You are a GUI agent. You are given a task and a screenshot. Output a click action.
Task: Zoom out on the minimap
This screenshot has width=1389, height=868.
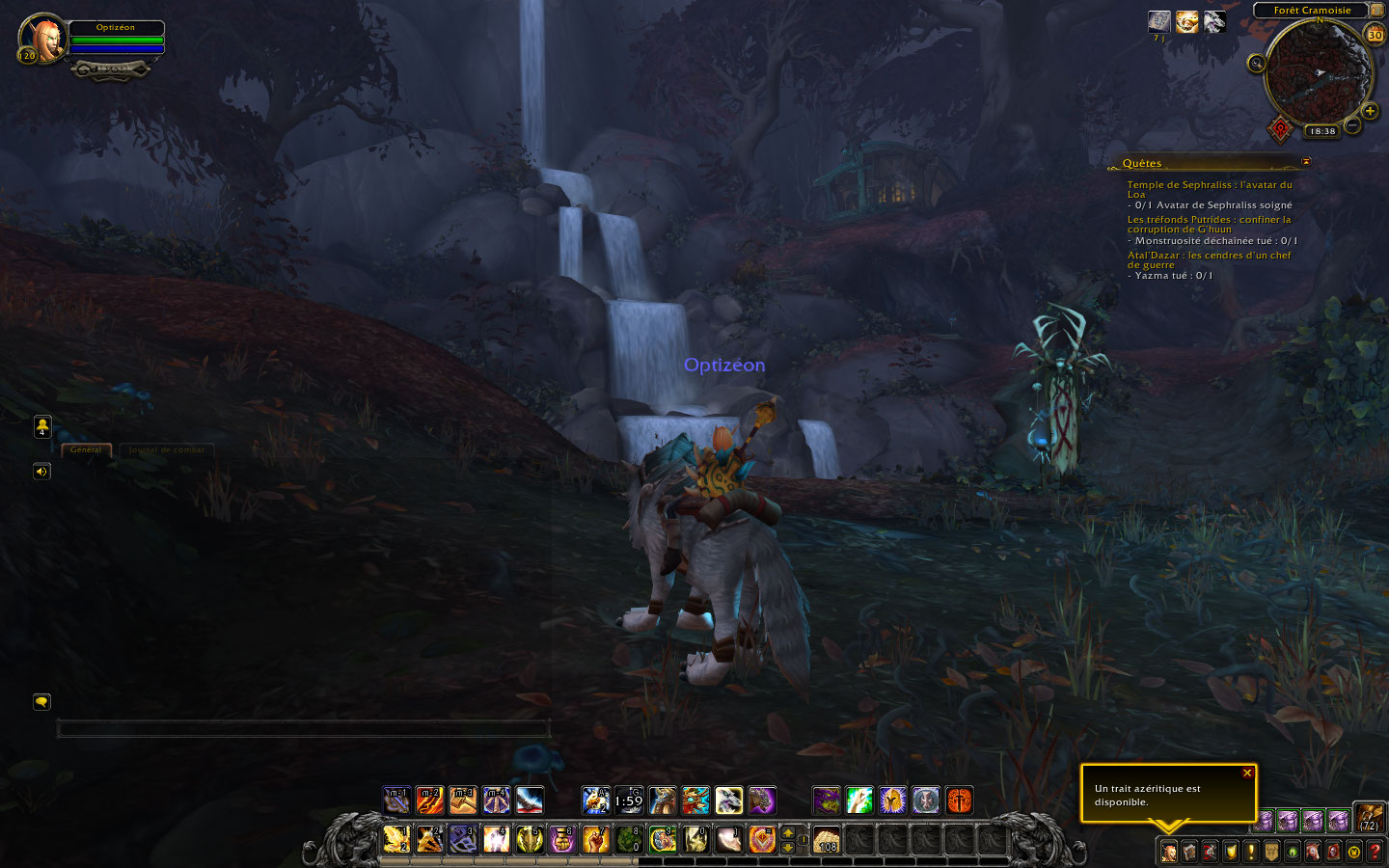pyautogui.click(x=1352, y=125)
